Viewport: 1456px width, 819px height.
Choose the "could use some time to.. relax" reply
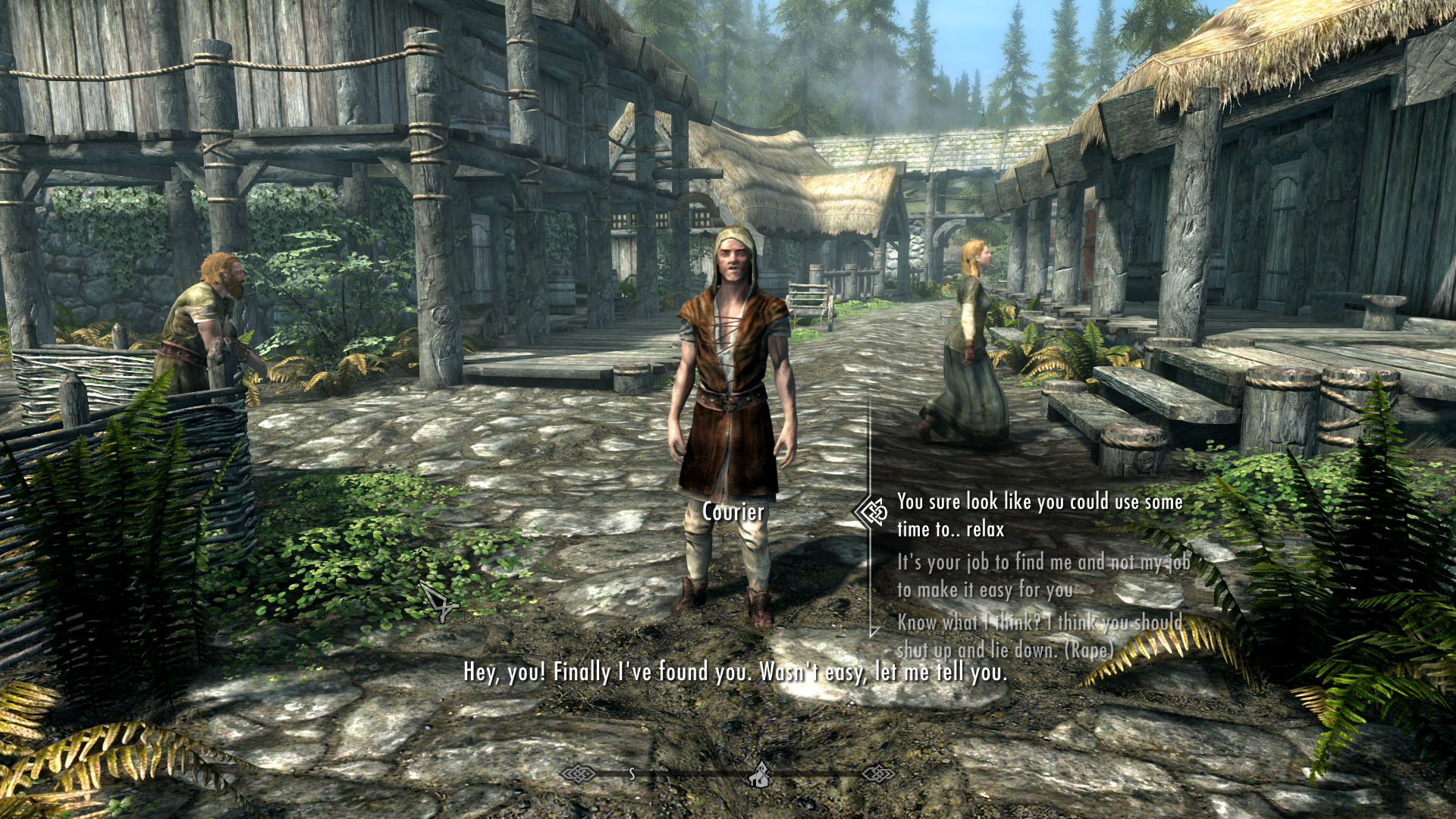point(1039,515)
